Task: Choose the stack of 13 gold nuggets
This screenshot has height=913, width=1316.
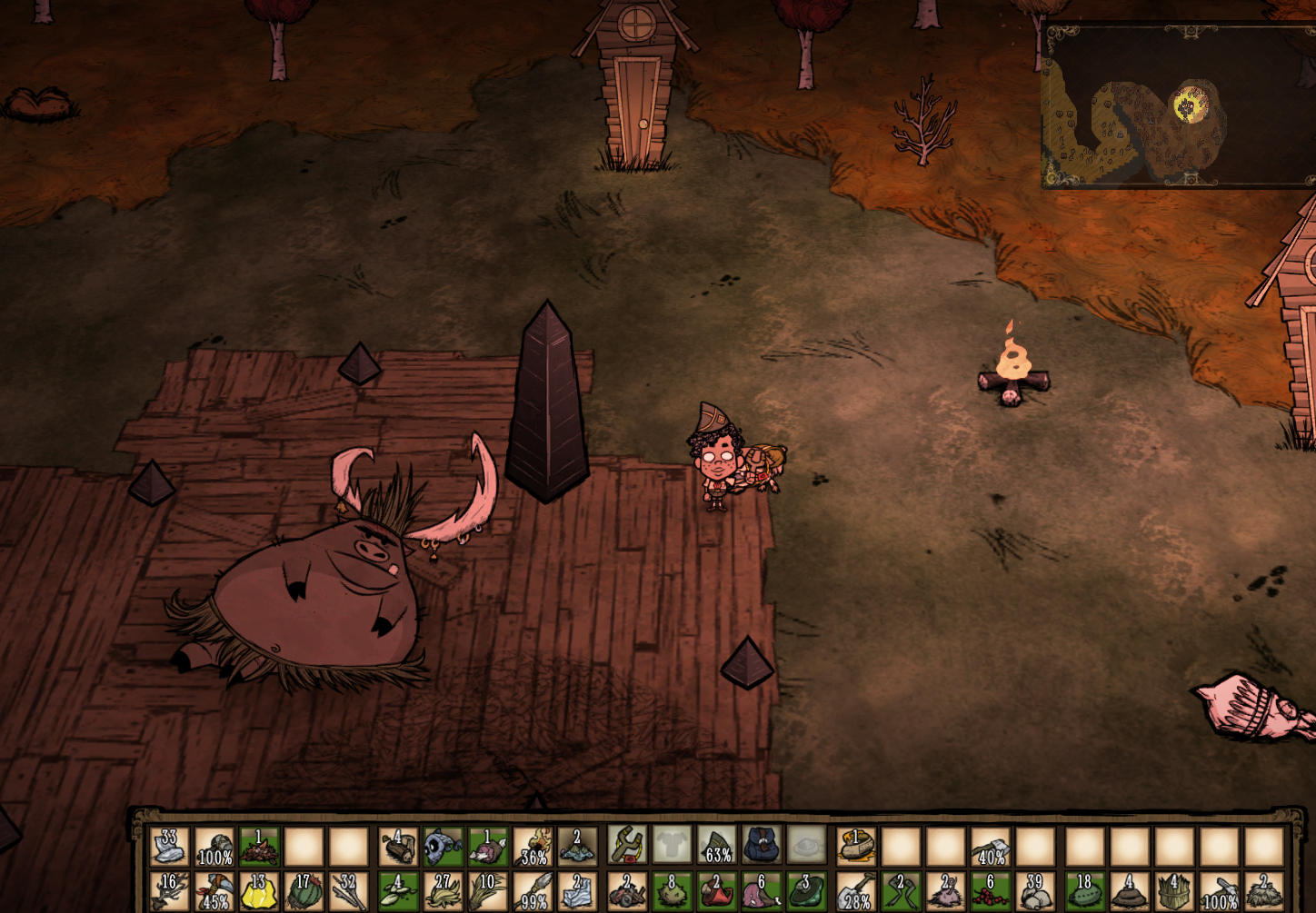Action: pyautogui.click(x=258, y=891)
